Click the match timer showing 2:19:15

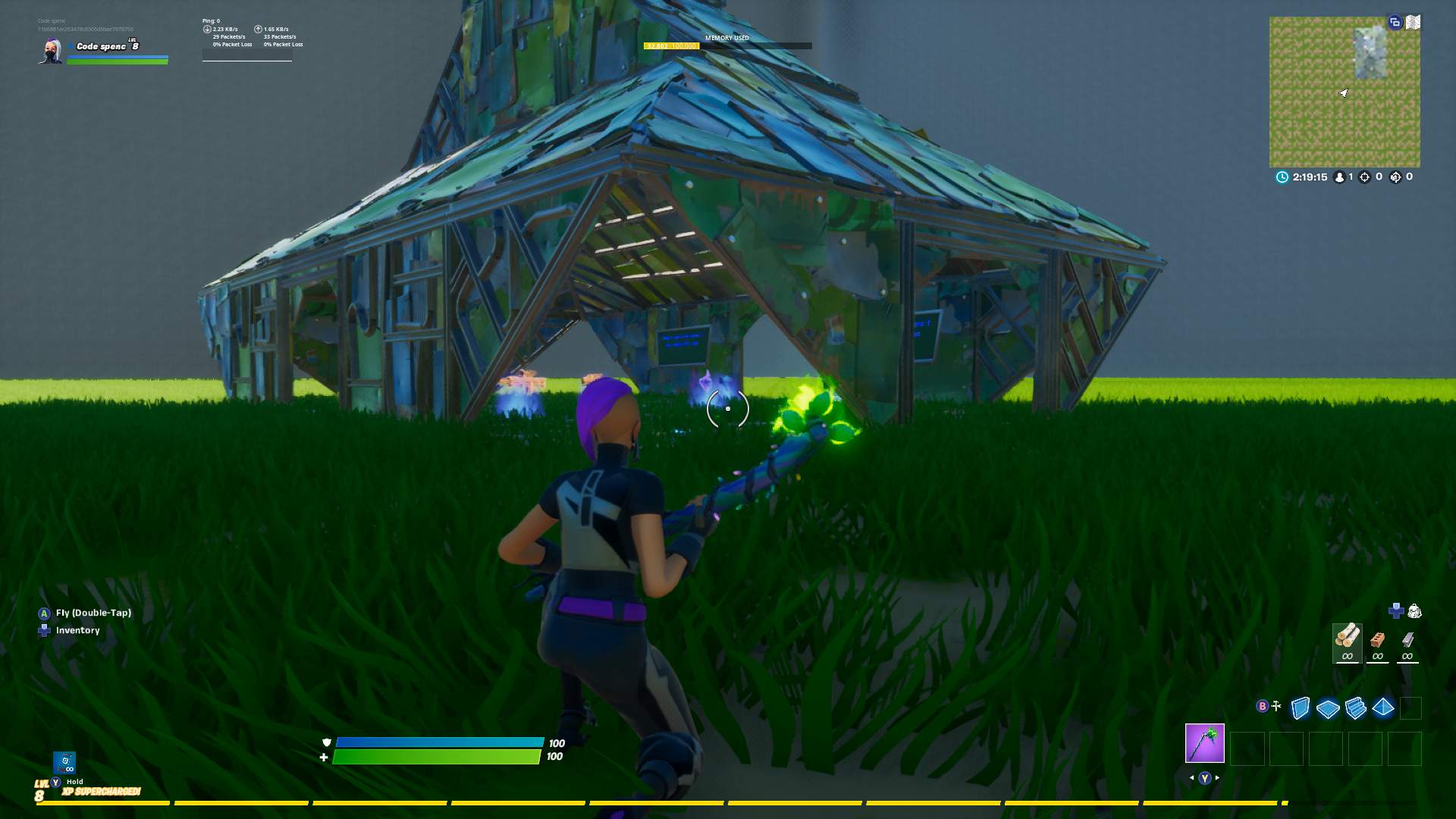[x=1310, y=177]
